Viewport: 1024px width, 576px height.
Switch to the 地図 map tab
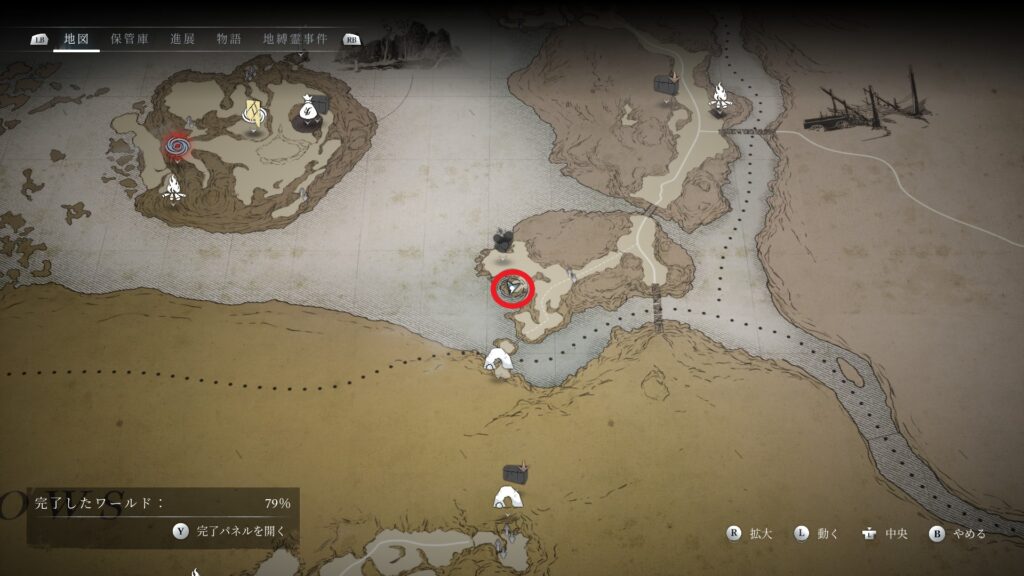76,39
